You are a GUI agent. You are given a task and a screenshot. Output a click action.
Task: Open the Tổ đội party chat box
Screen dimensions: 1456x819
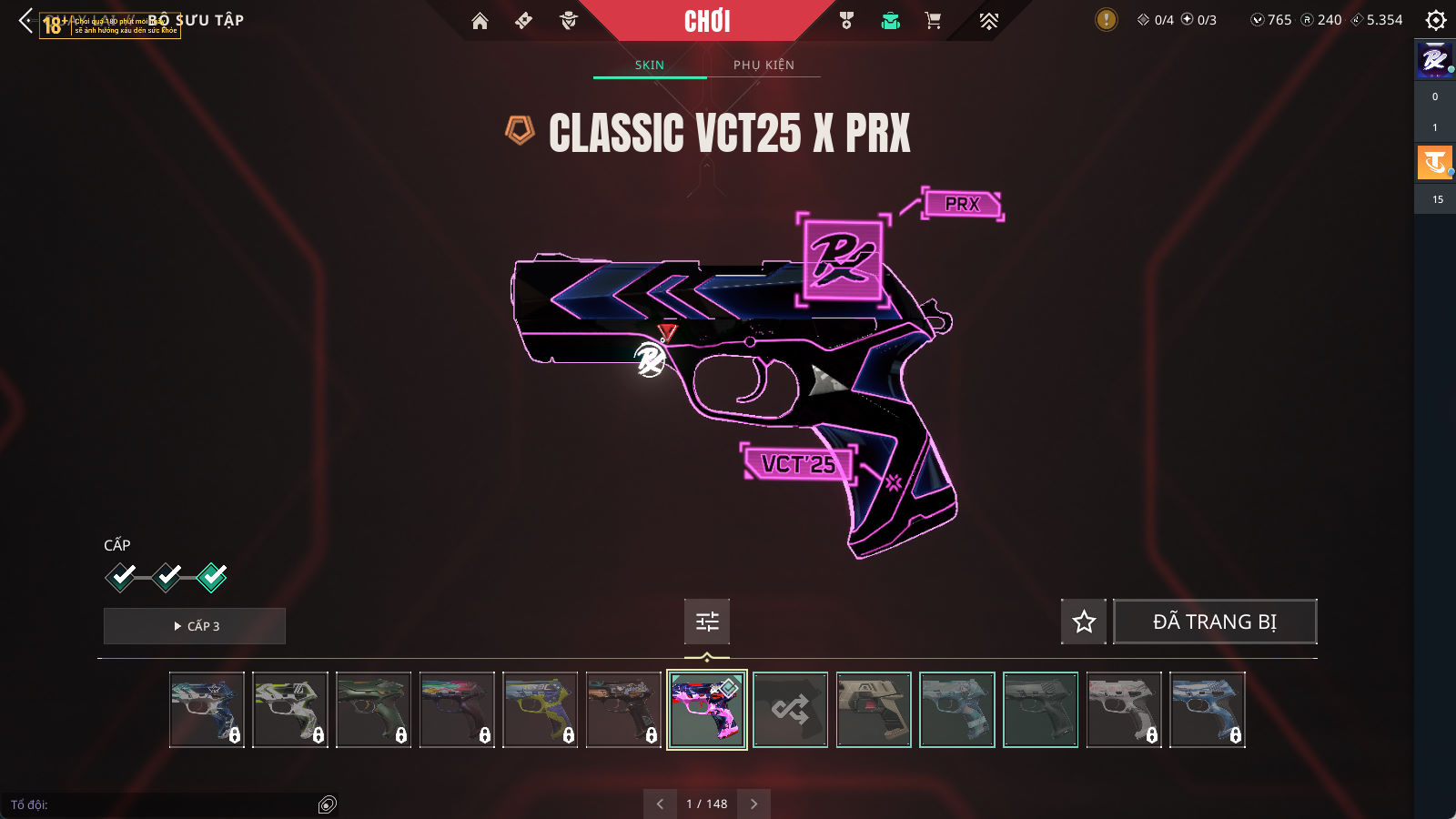pyautogui.click(x=164, y=804)
